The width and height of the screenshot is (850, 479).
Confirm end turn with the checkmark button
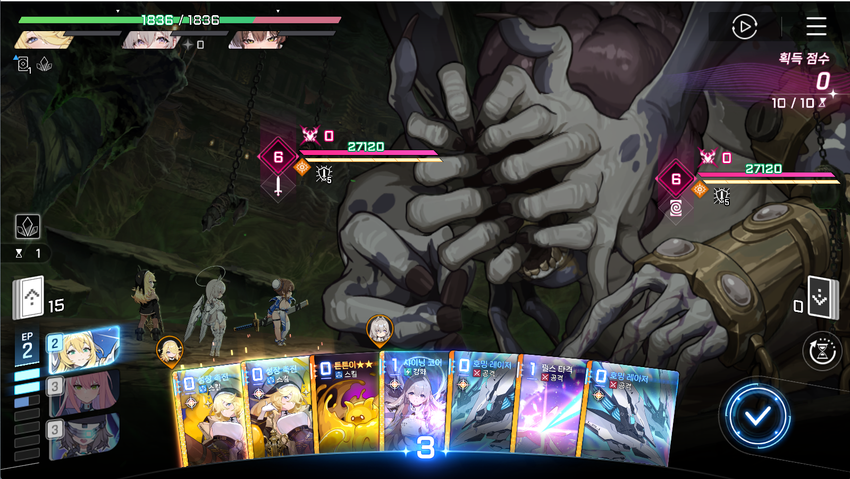[760, 412]
